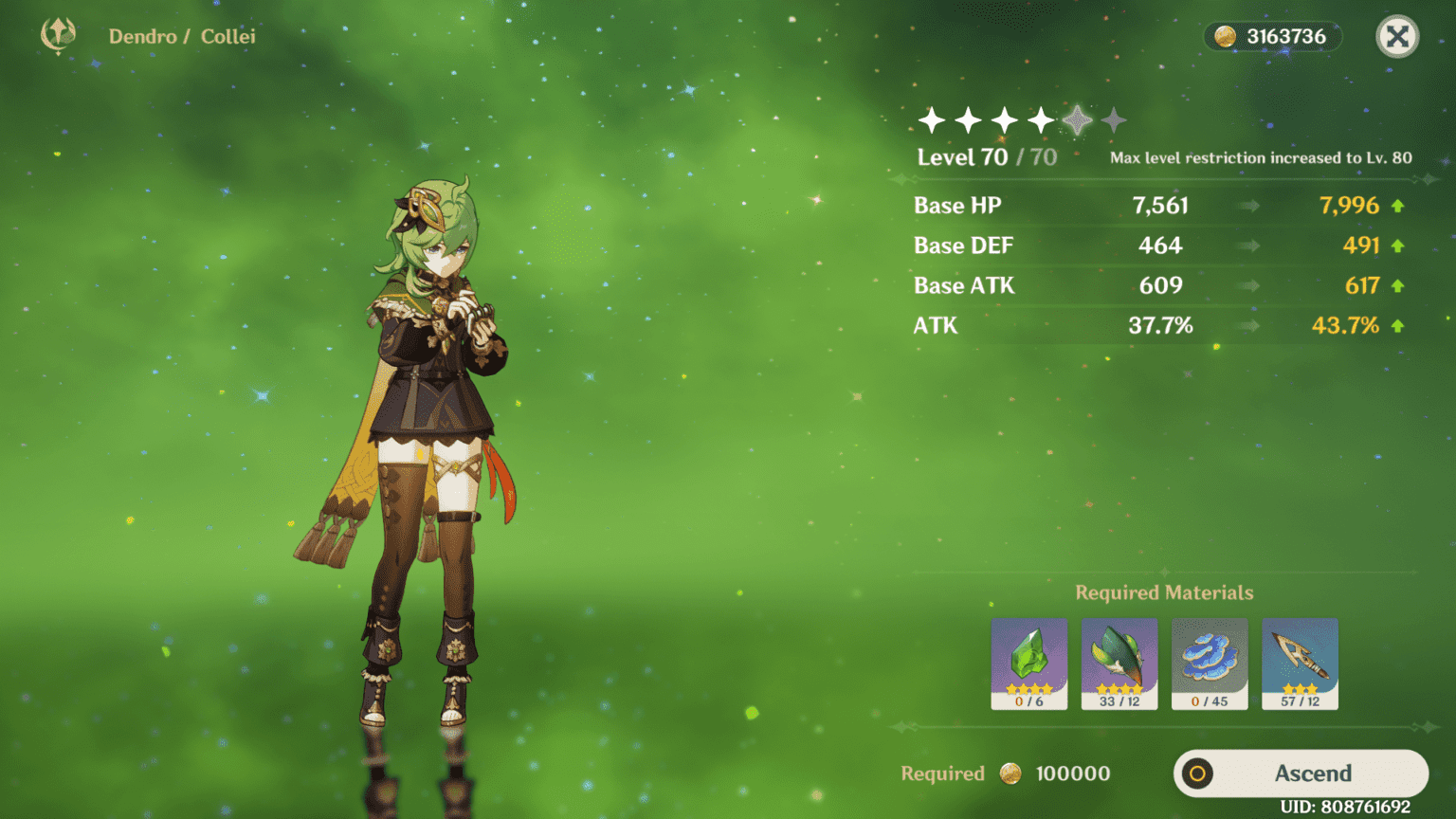
Task: Ascend Collei to the next phase
Action: 1301,773
